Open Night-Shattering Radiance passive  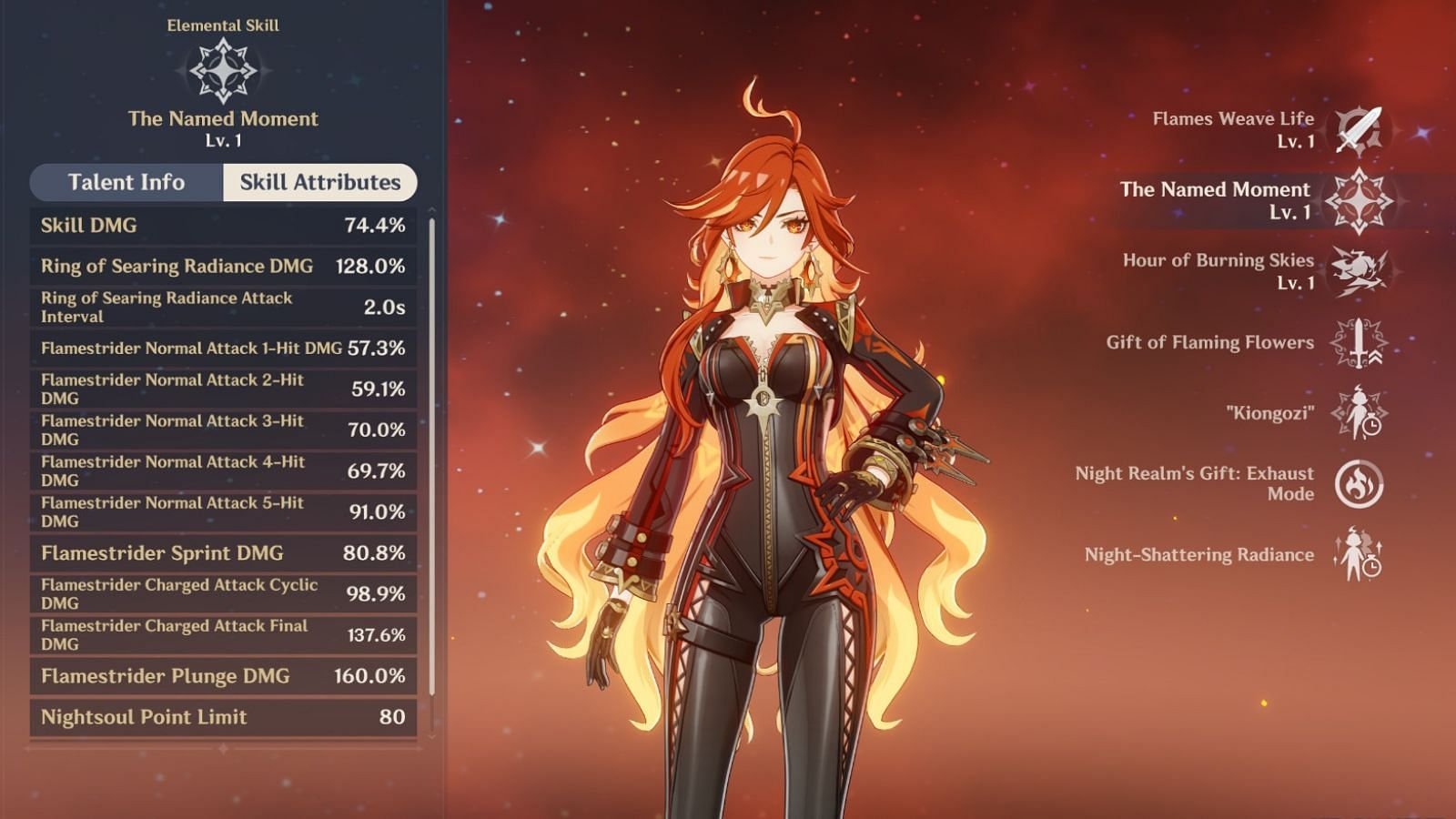pos(1358,555)
